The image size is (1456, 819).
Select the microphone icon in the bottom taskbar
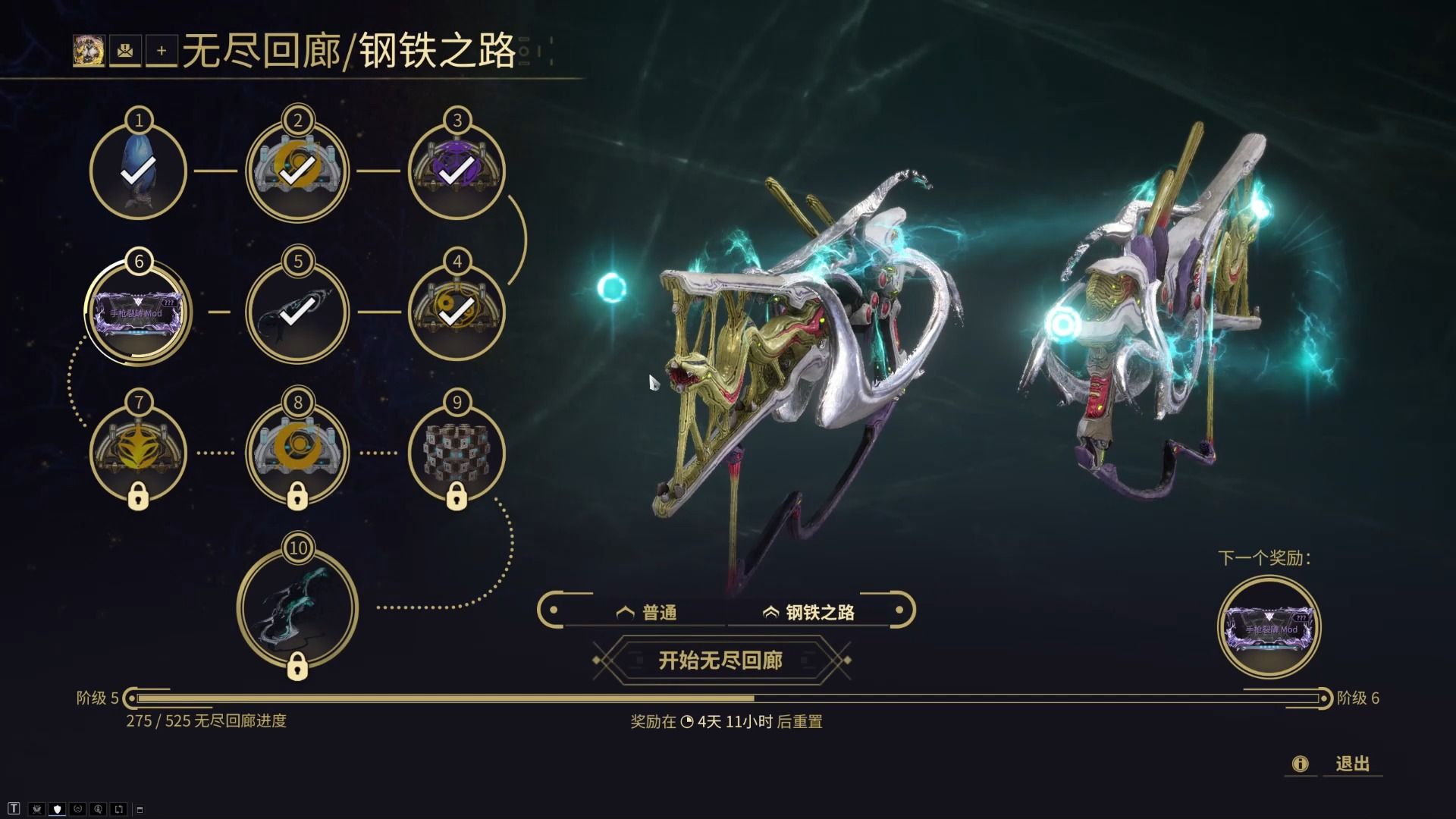(x=99, y=808)
